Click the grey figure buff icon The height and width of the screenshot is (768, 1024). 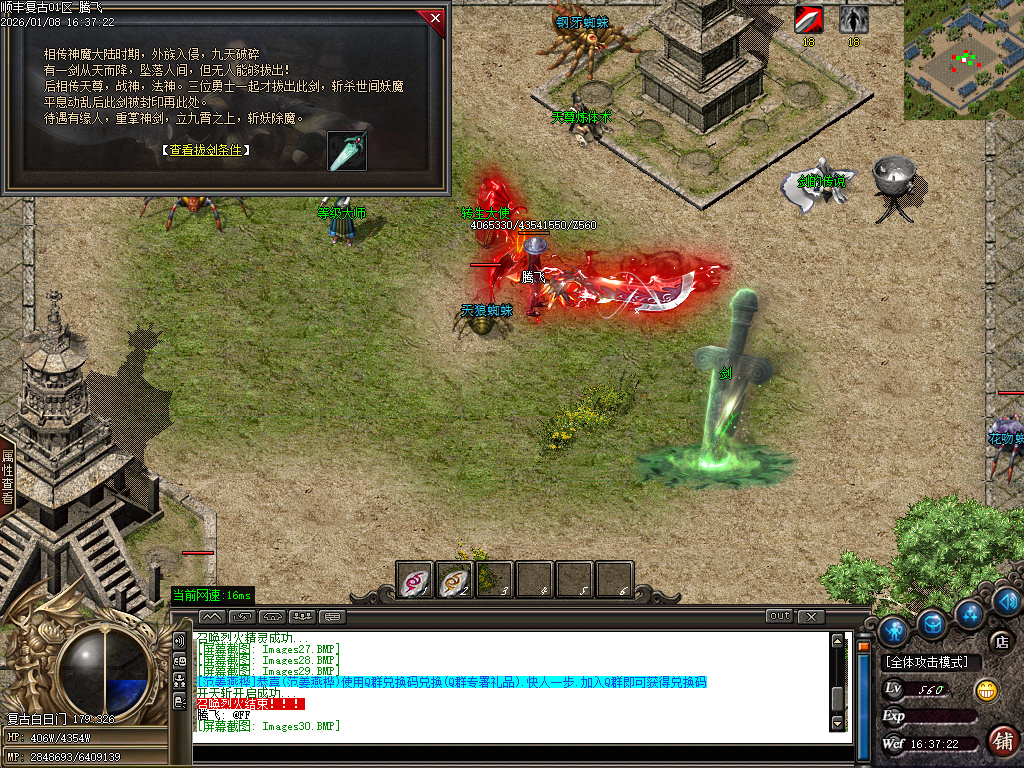(x=853, y=19)
